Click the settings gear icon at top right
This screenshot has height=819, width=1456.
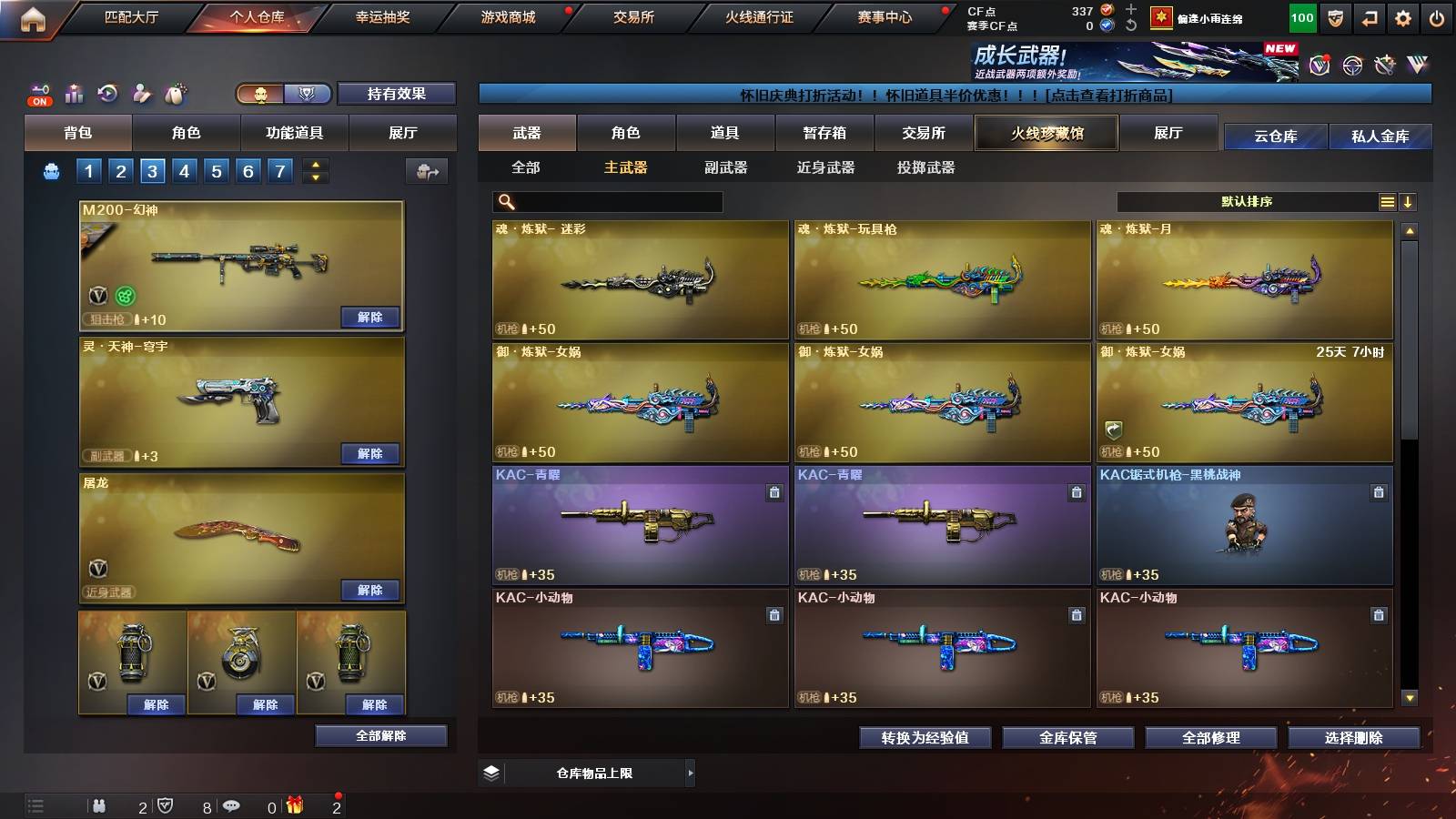click(1402, 16)
